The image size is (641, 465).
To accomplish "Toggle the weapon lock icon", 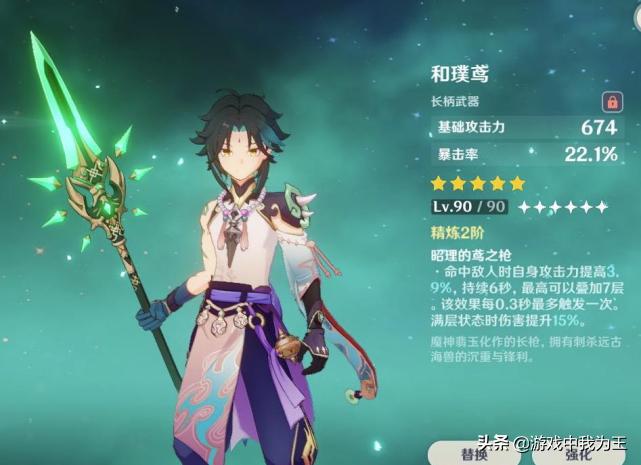I will (x=610, y=102).
